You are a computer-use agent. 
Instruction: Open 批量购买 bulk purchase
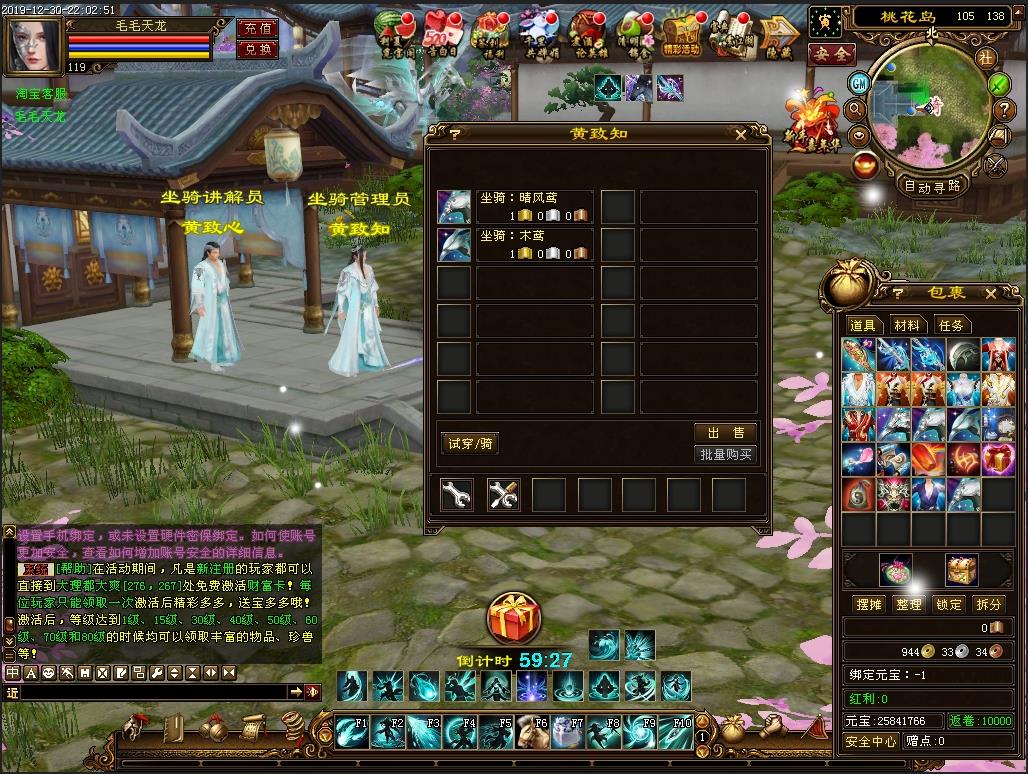[x=725, y=455]
